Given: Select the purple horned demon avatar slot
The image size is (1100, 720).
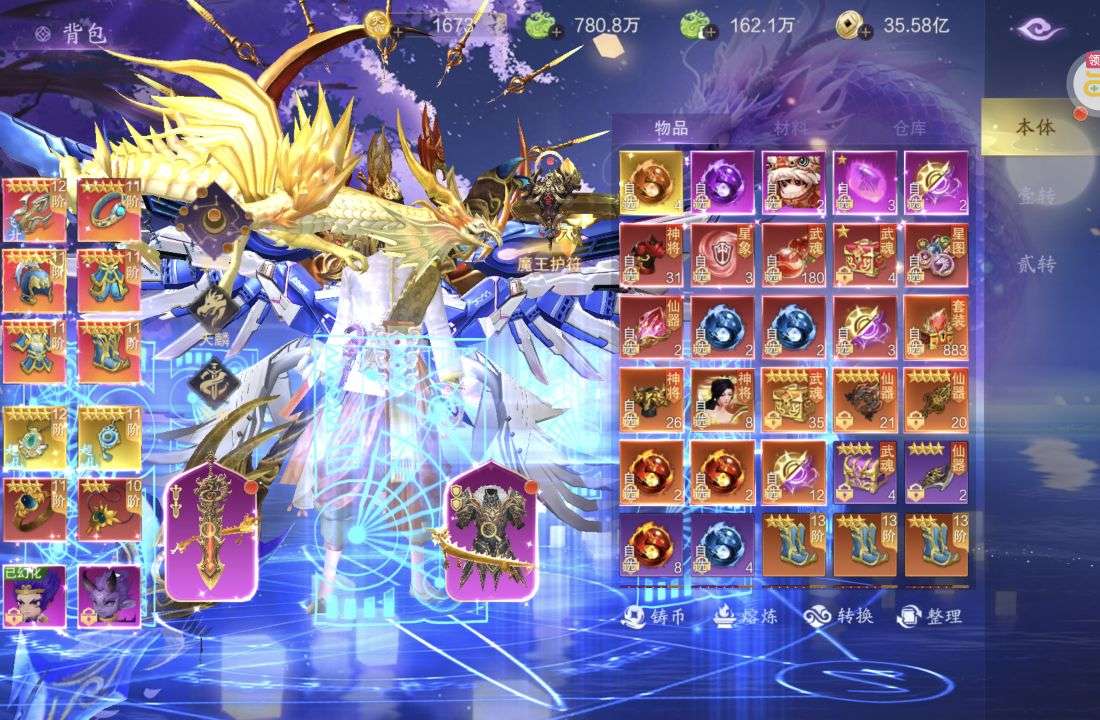Looking at the screenshot, I should coord(109,597).
